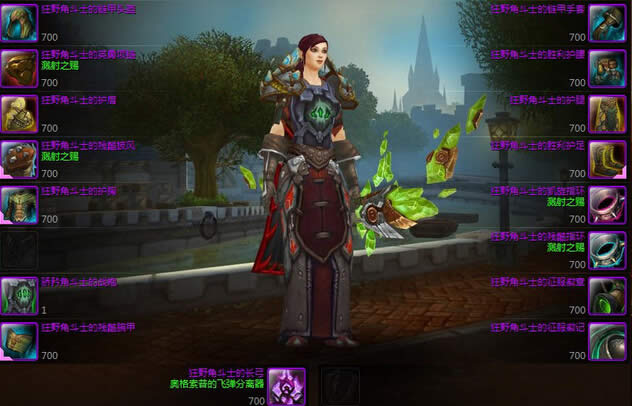Screen dimensions: 632x406
Task: Choose the gladiator shoulder armor slot
Action: [19, 114]
